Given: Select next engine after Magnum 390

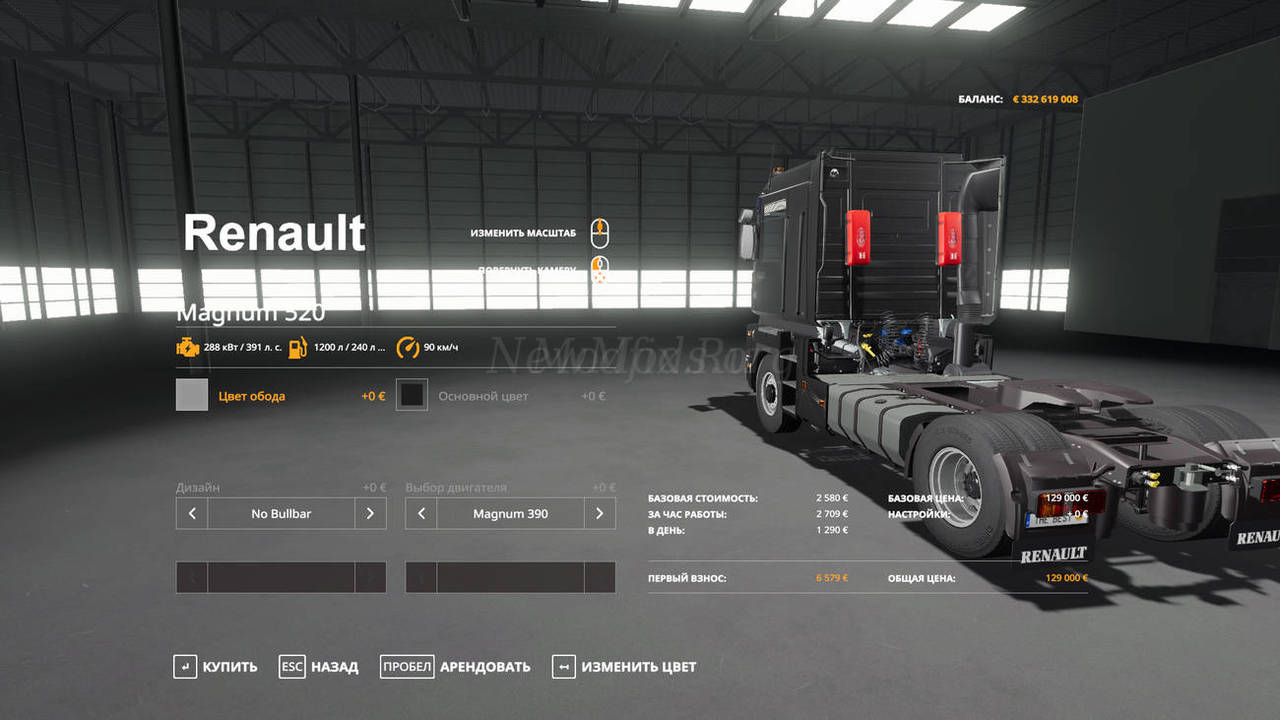Looking at the screenshot, I should coord(599,514).
